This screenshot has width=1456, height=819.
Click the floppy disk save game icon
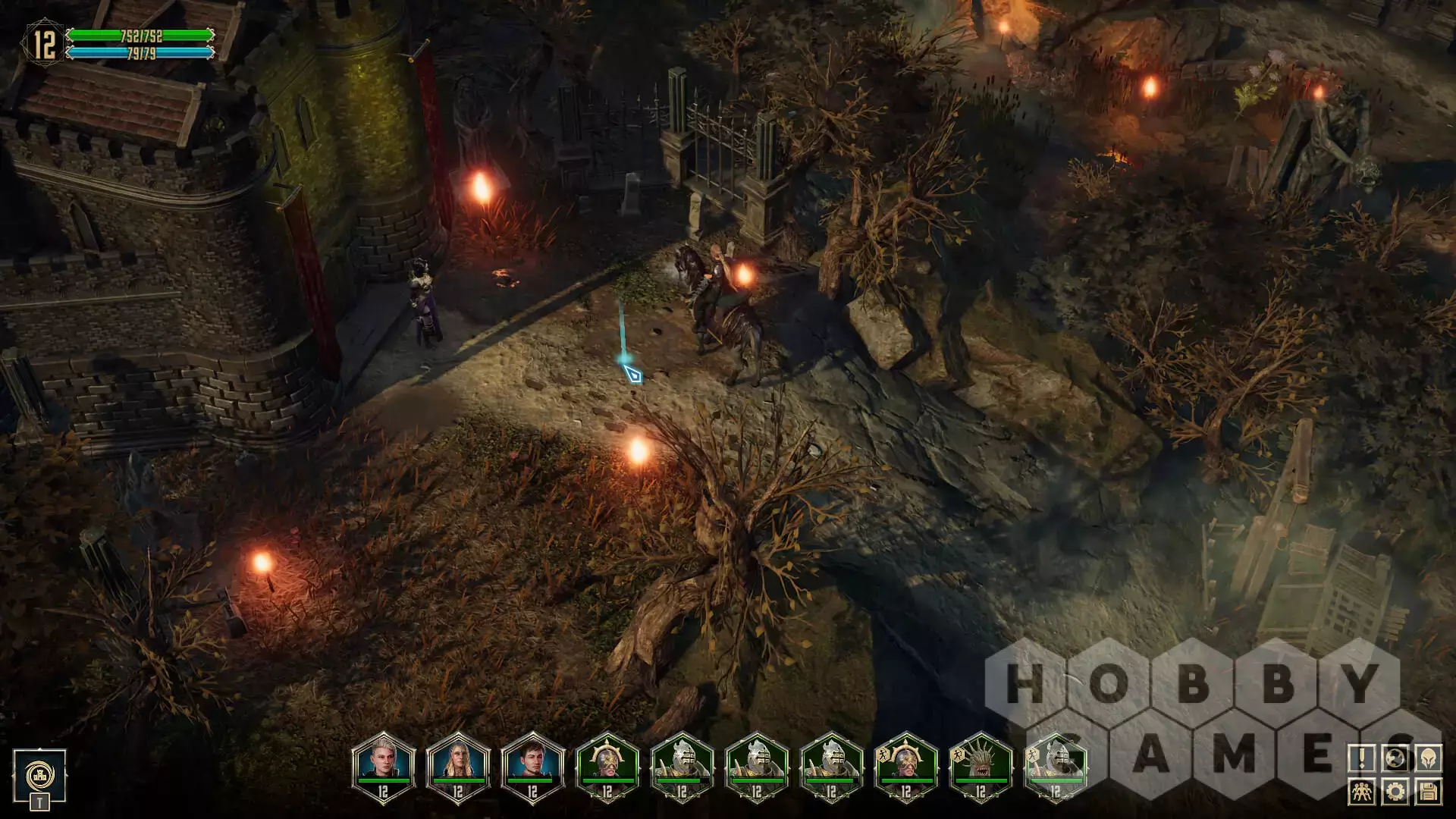(x=1429, y=792)
